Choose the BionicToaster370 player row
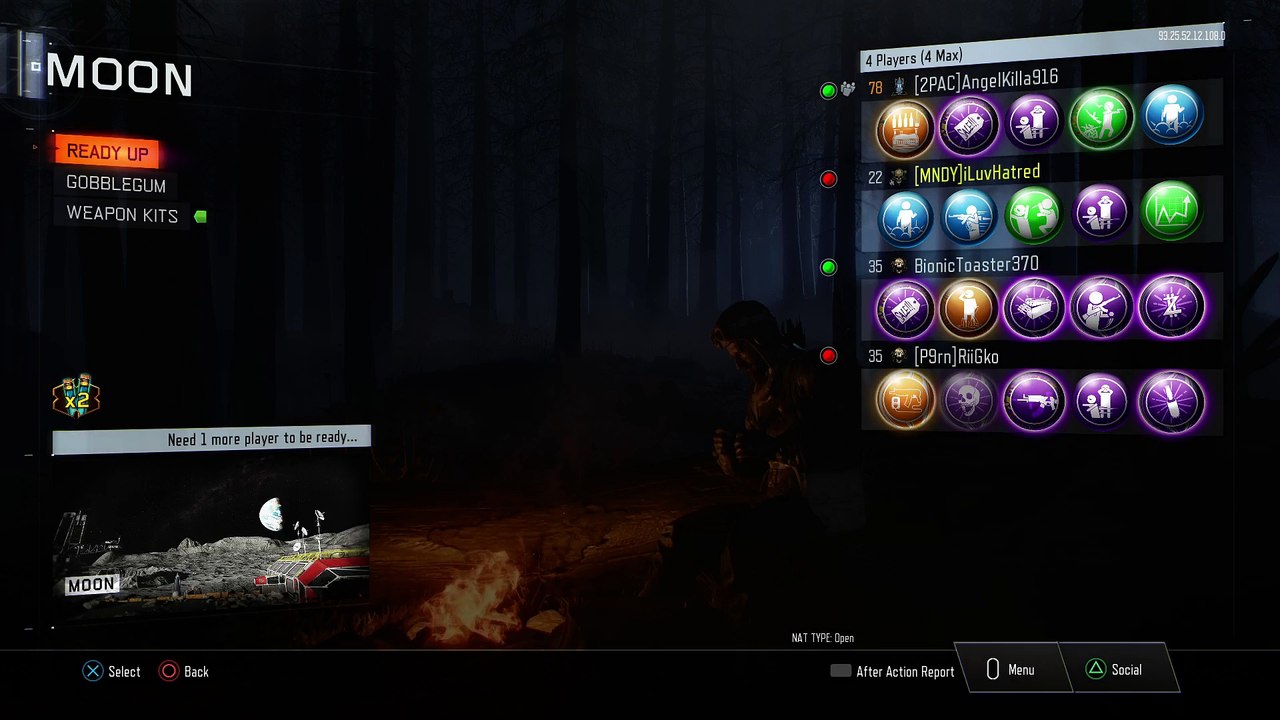Image resolution: width=1280 pixels, height=720 pixels. [x=975, y=266]
